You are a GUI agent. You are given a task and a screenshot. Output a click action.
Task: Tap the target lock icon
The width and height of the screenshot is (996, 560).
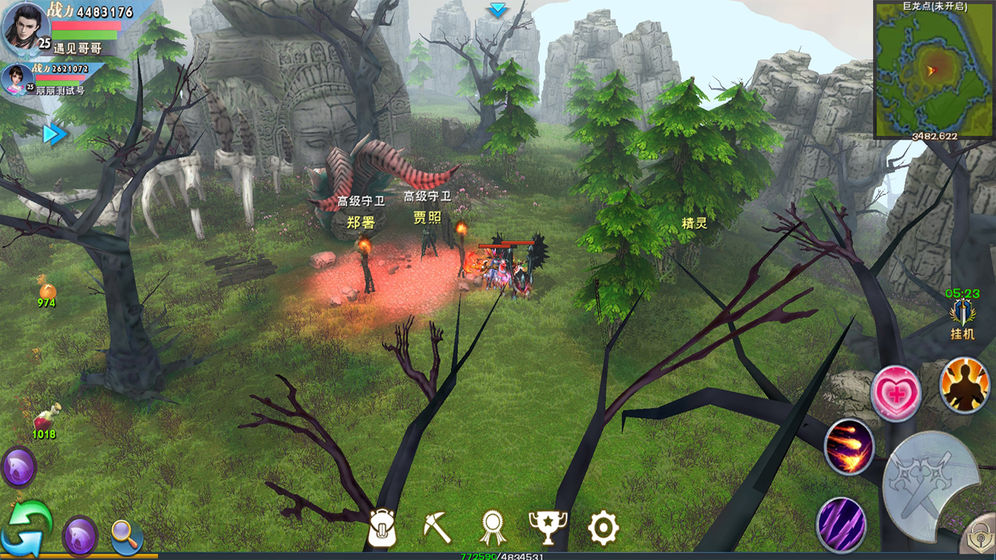tap(978, 535)
